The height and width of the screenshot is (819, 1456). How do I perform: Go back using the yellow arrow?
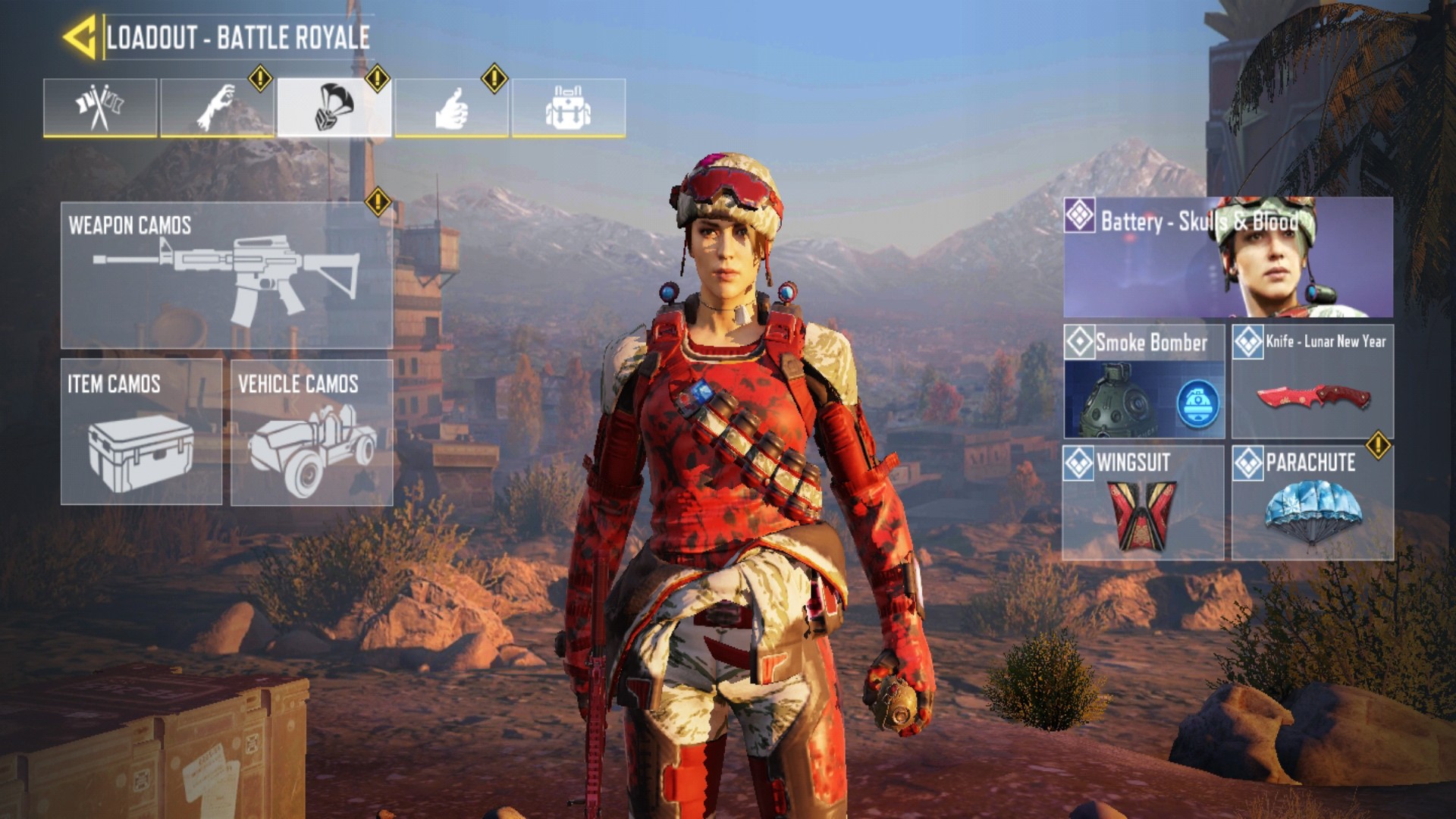click(x=80, y=36)
